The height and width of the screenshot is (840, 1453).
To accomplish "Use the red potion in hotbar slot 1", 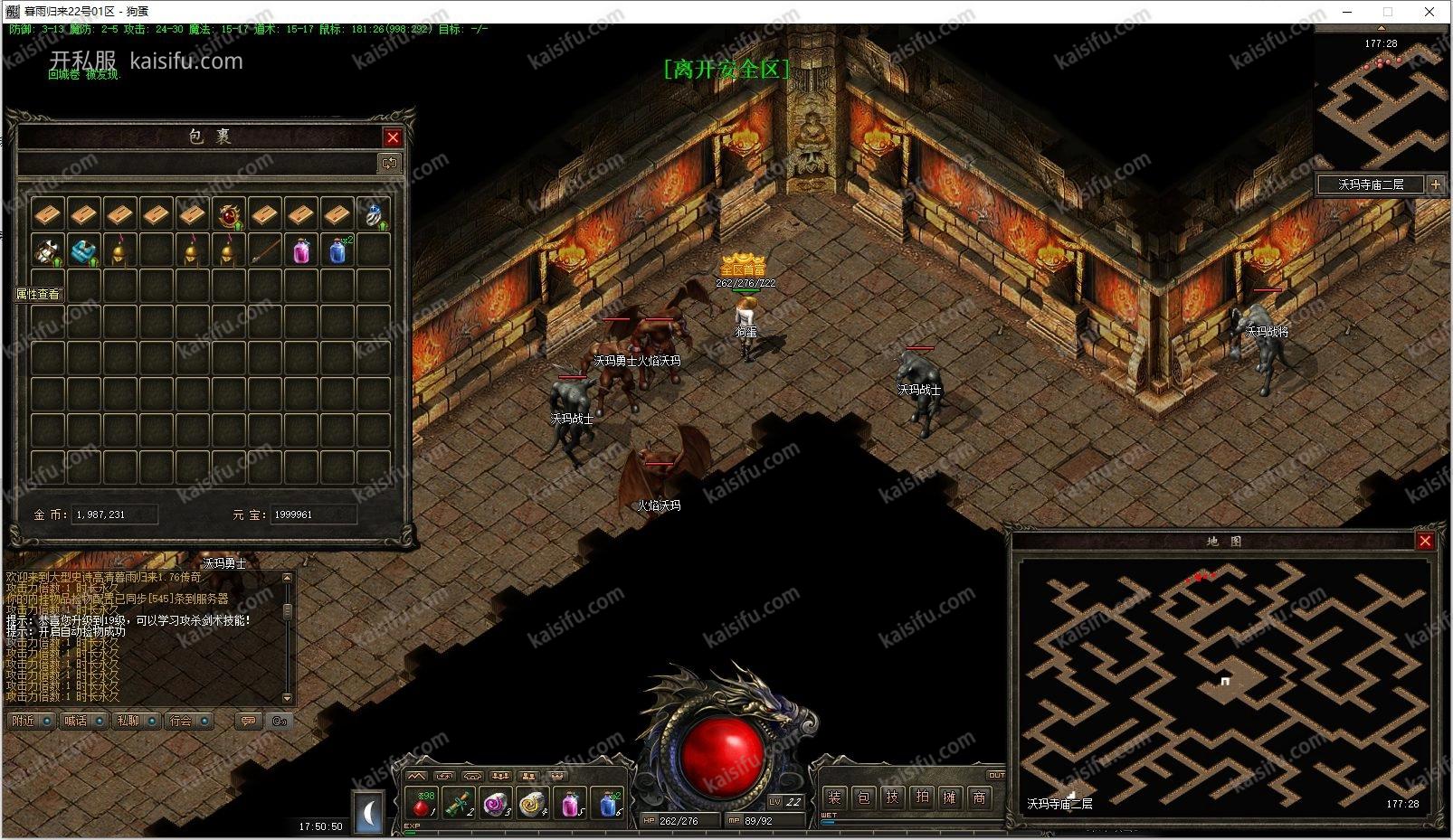I will [x=423, y=803].
